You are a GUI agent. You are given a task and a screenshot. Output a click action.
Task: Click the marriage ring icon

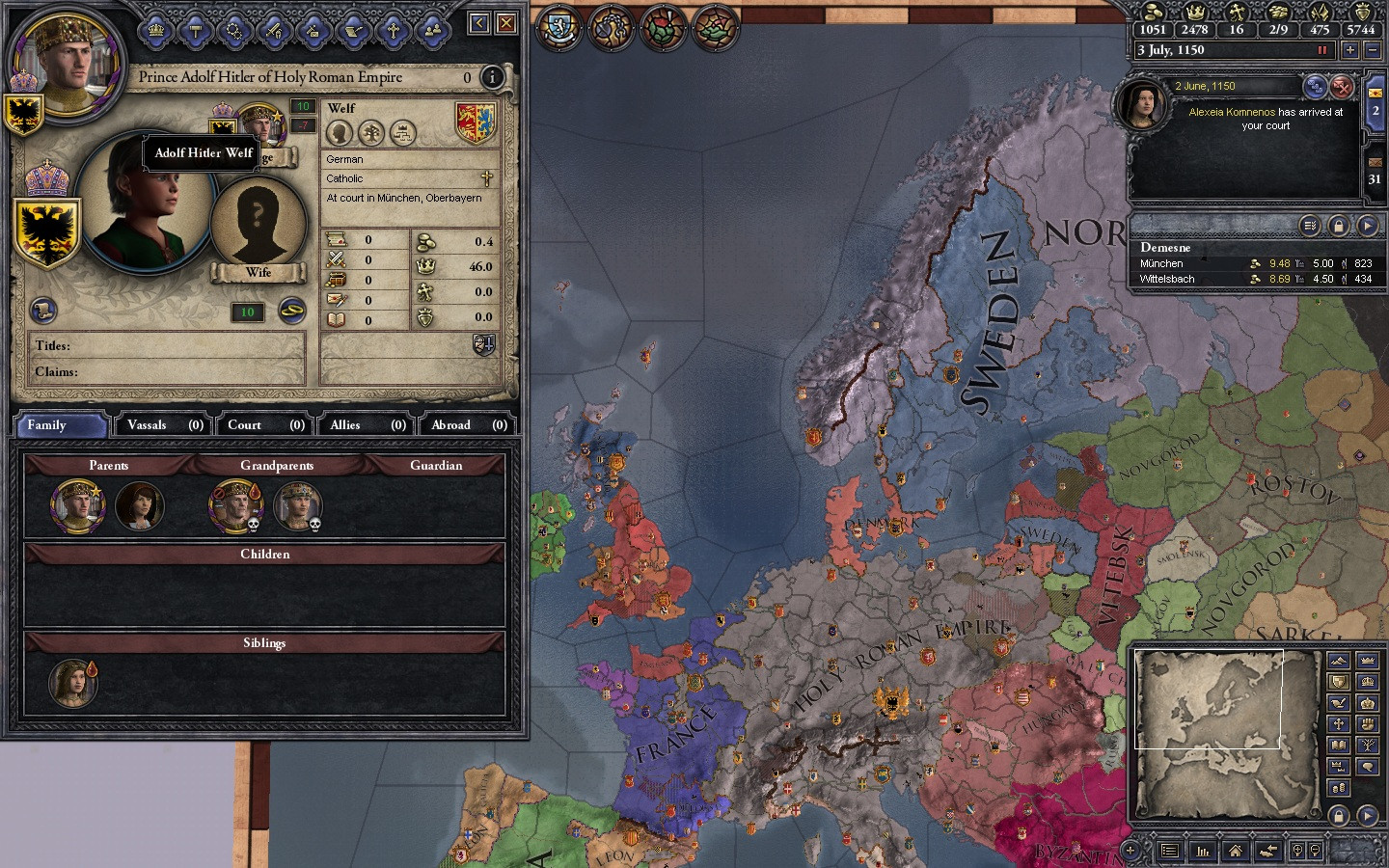(292, 310)
